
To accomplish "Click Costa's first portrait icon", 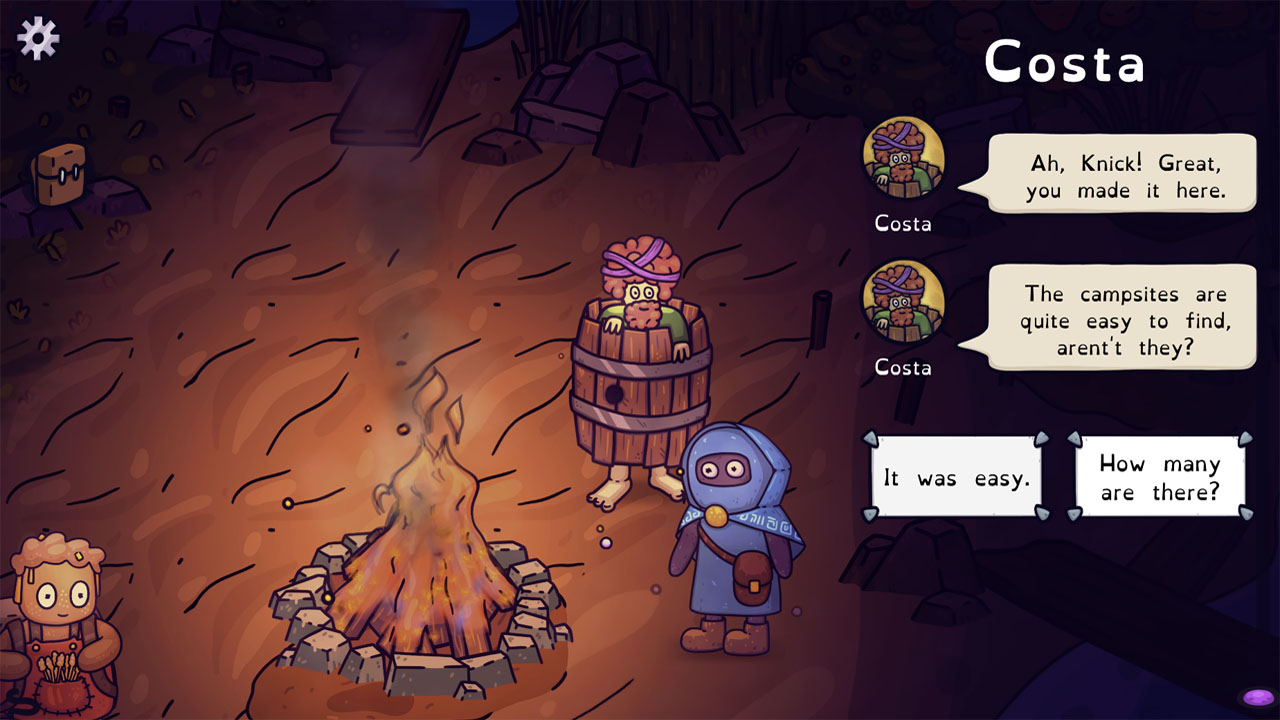I will point(903,160).
